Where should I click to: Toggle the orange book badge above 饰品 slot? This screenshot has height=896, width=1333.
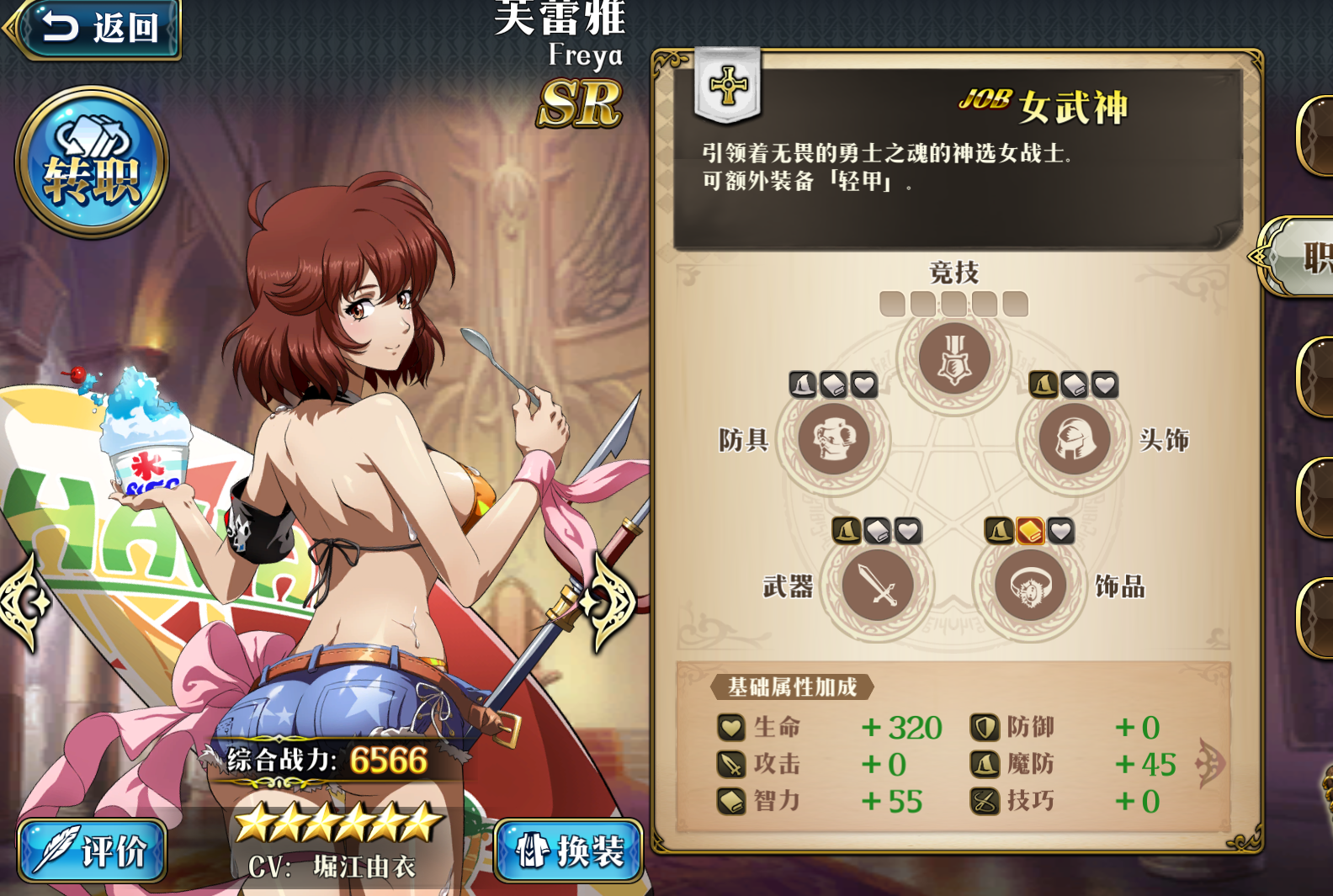pos(1028,531)
